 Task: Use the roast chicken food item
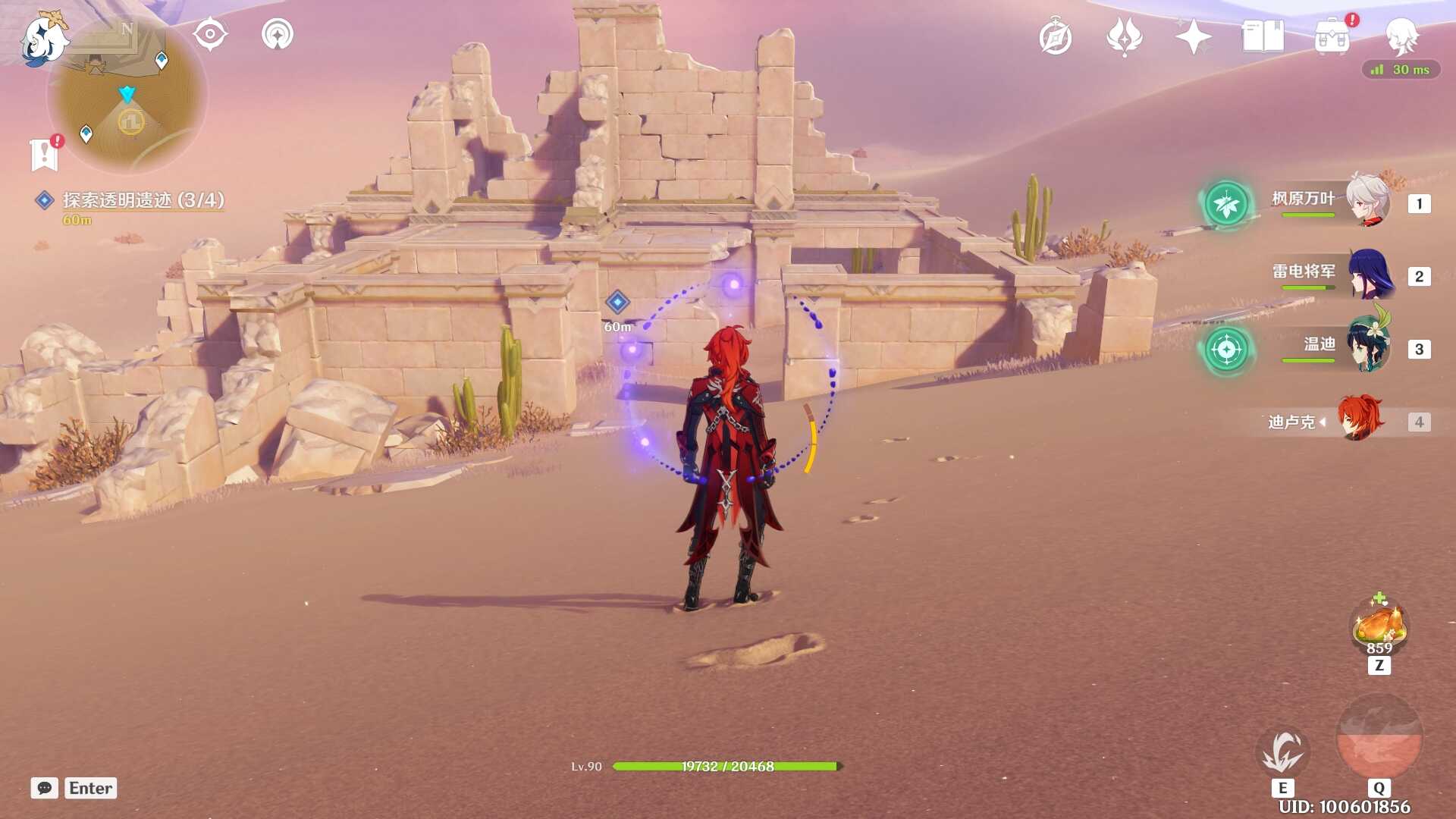point(1379,625)
